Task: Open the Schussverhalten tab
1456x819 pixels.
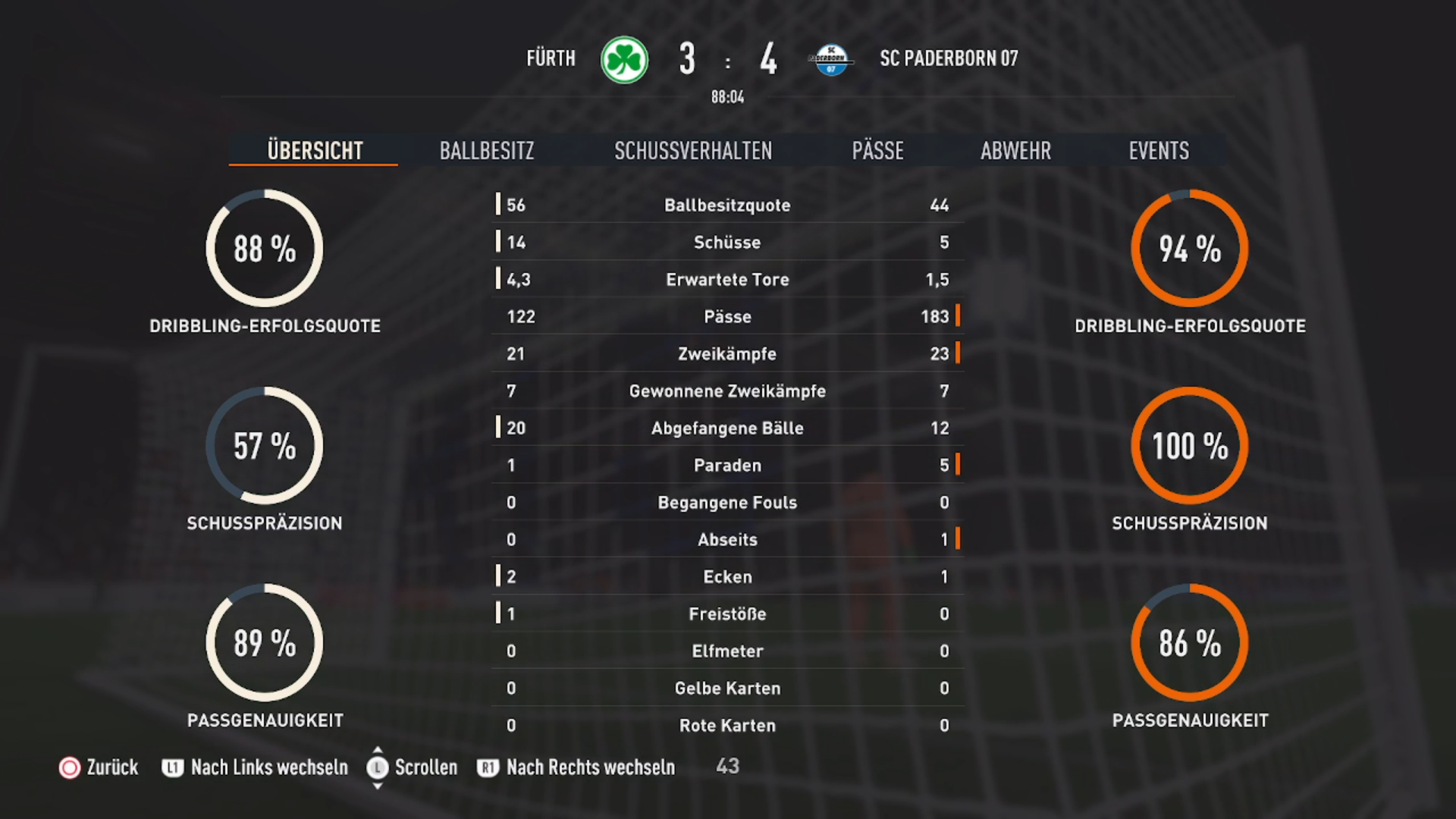Action: [693, 150]
